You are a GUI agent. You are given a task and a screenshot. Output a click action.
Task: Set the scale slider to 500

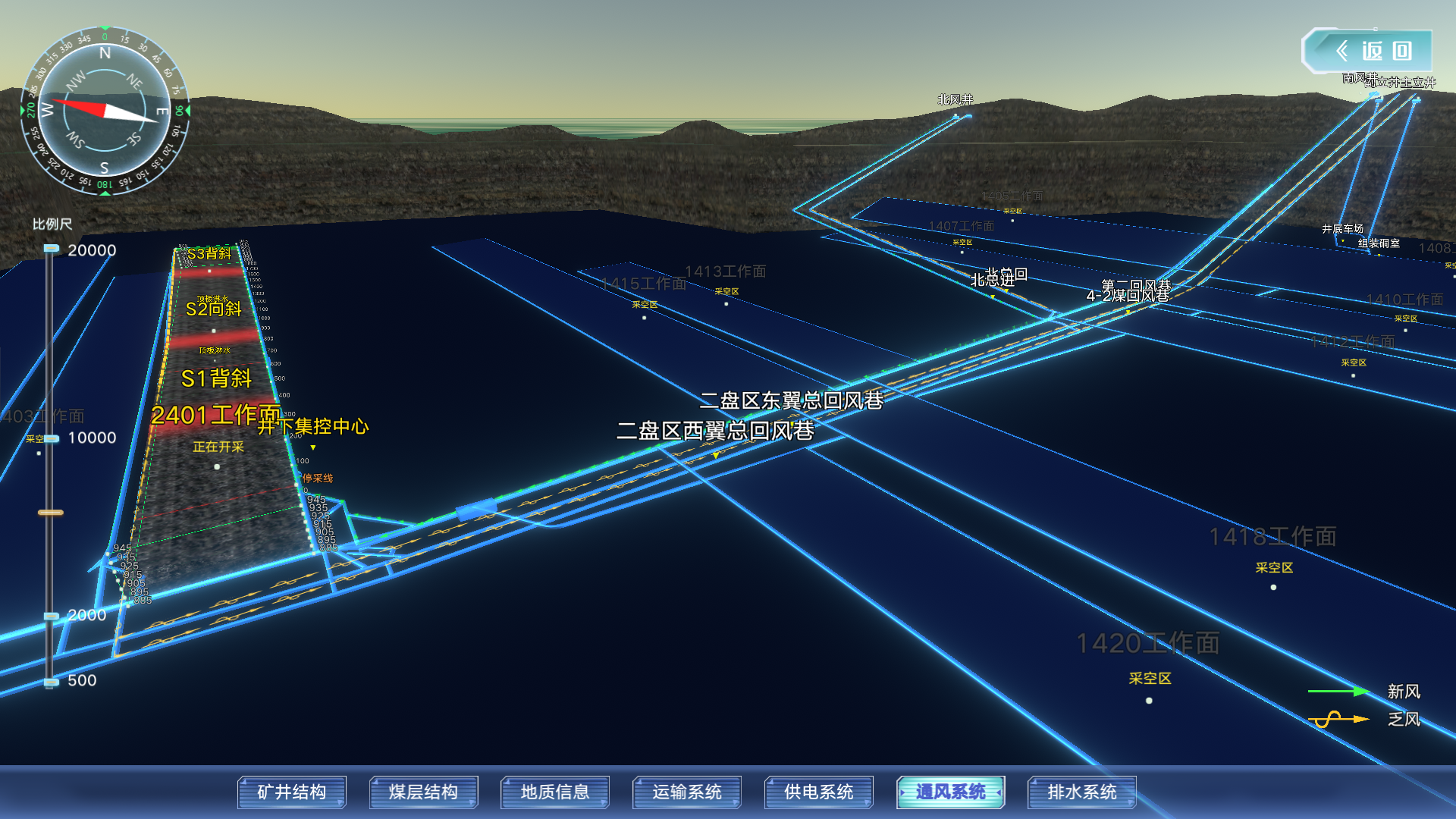pos(51,682)
